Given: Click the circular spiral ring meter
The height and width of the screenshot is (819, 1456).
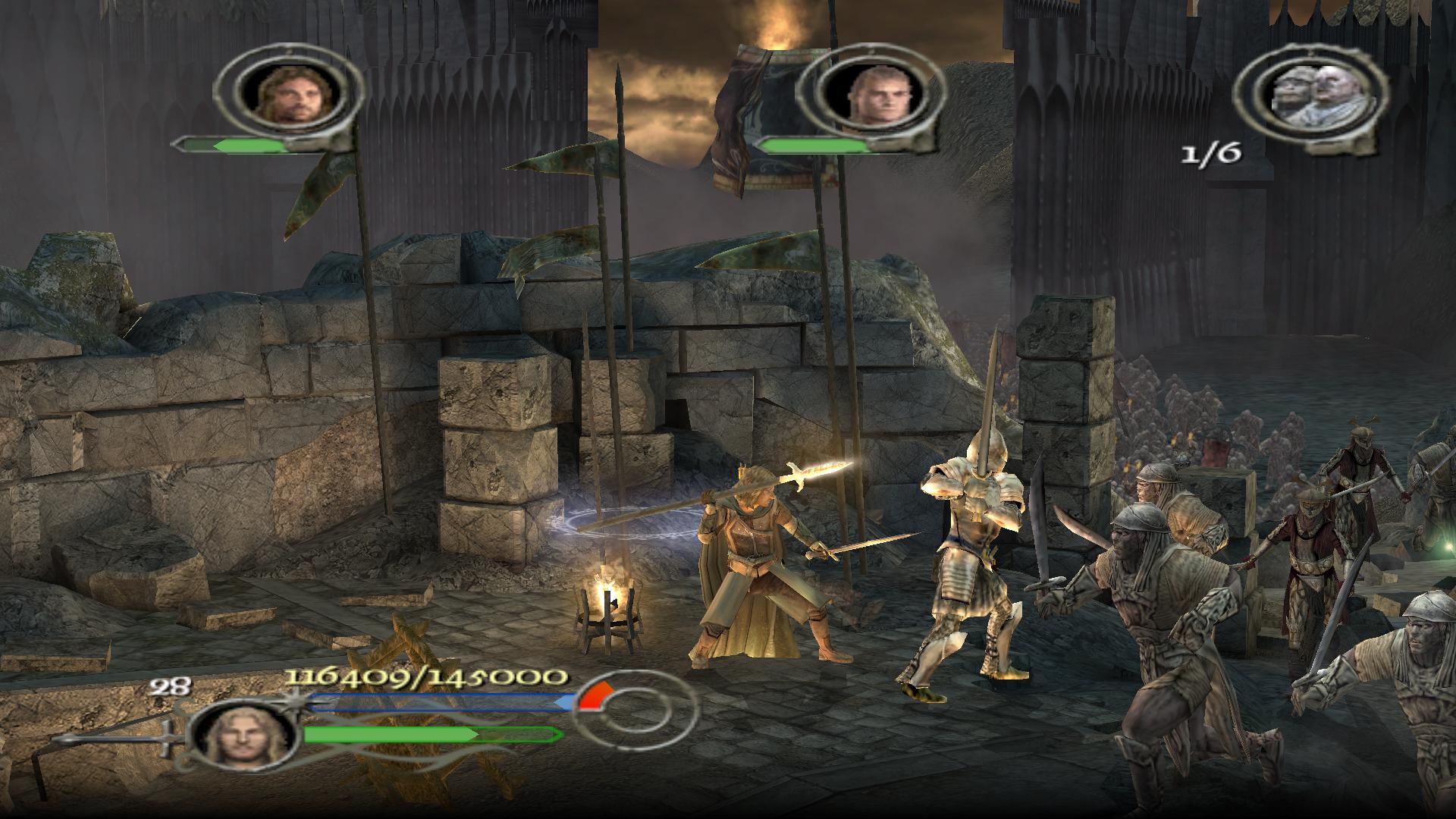Looking at the screenshot, I should [x=632, y=715].
